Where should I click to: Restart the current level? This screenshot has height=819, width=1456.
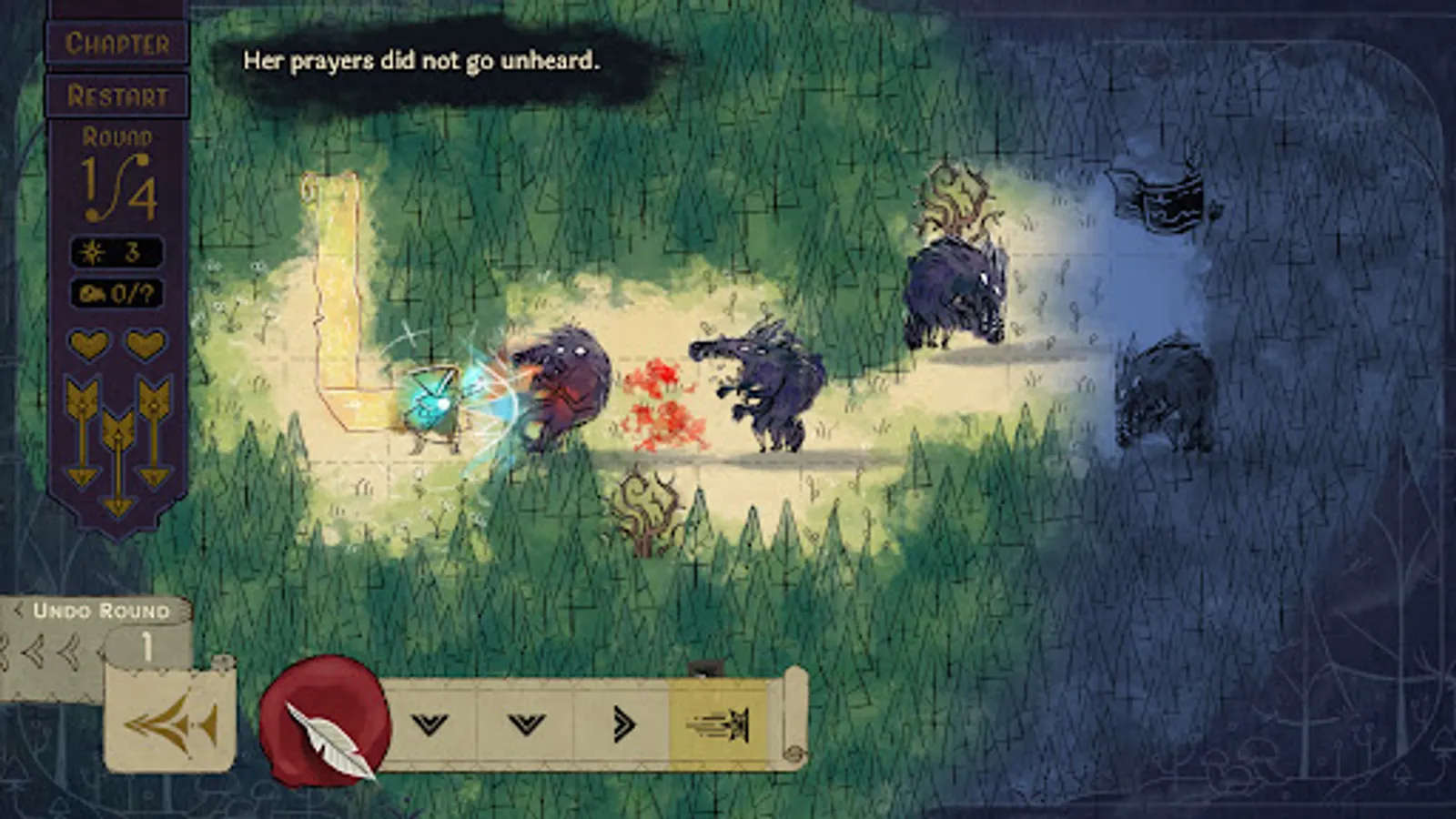click(116, 92)
